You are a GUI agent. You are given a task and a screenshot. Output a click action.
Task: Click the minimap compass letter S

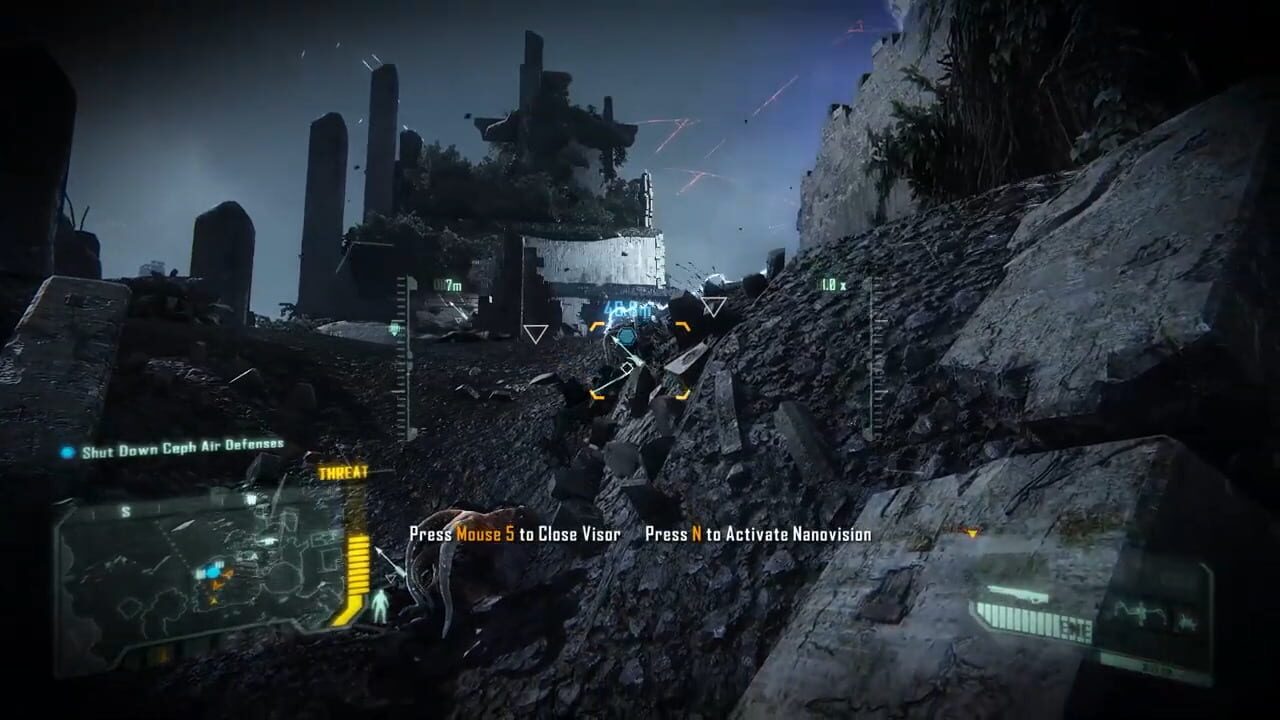(x=126, y=511)
